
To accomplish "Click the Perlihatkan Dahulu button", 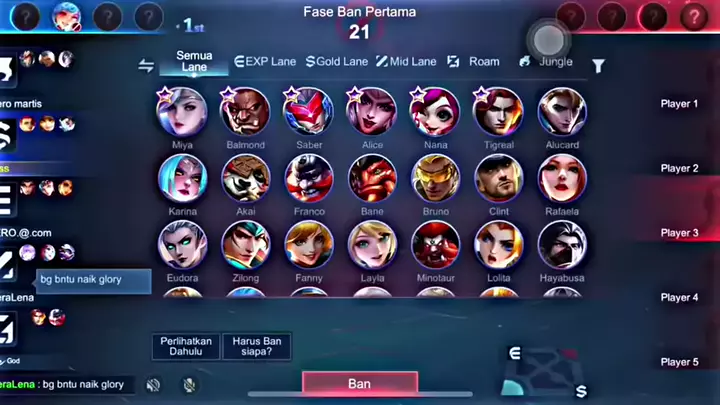I will (186, 346).
